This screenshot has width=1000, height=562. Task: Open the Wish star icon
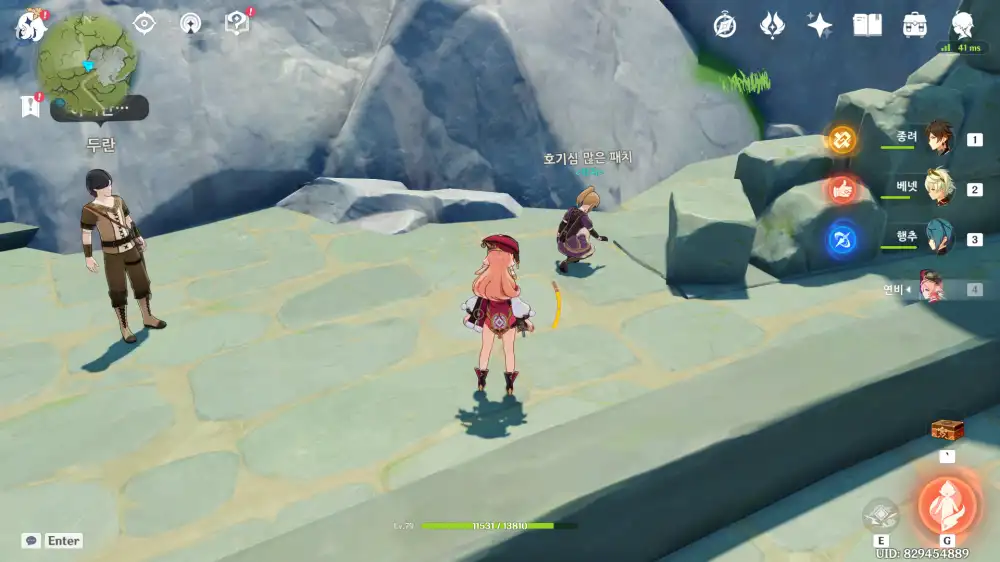coord(820,26)
